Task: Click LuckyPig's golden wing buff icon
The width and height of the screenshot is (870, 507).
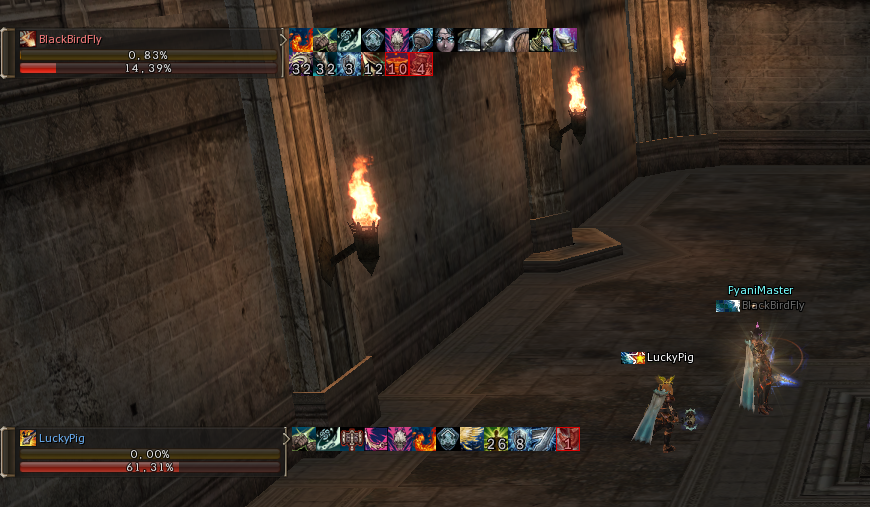Action: pos(472,440)
